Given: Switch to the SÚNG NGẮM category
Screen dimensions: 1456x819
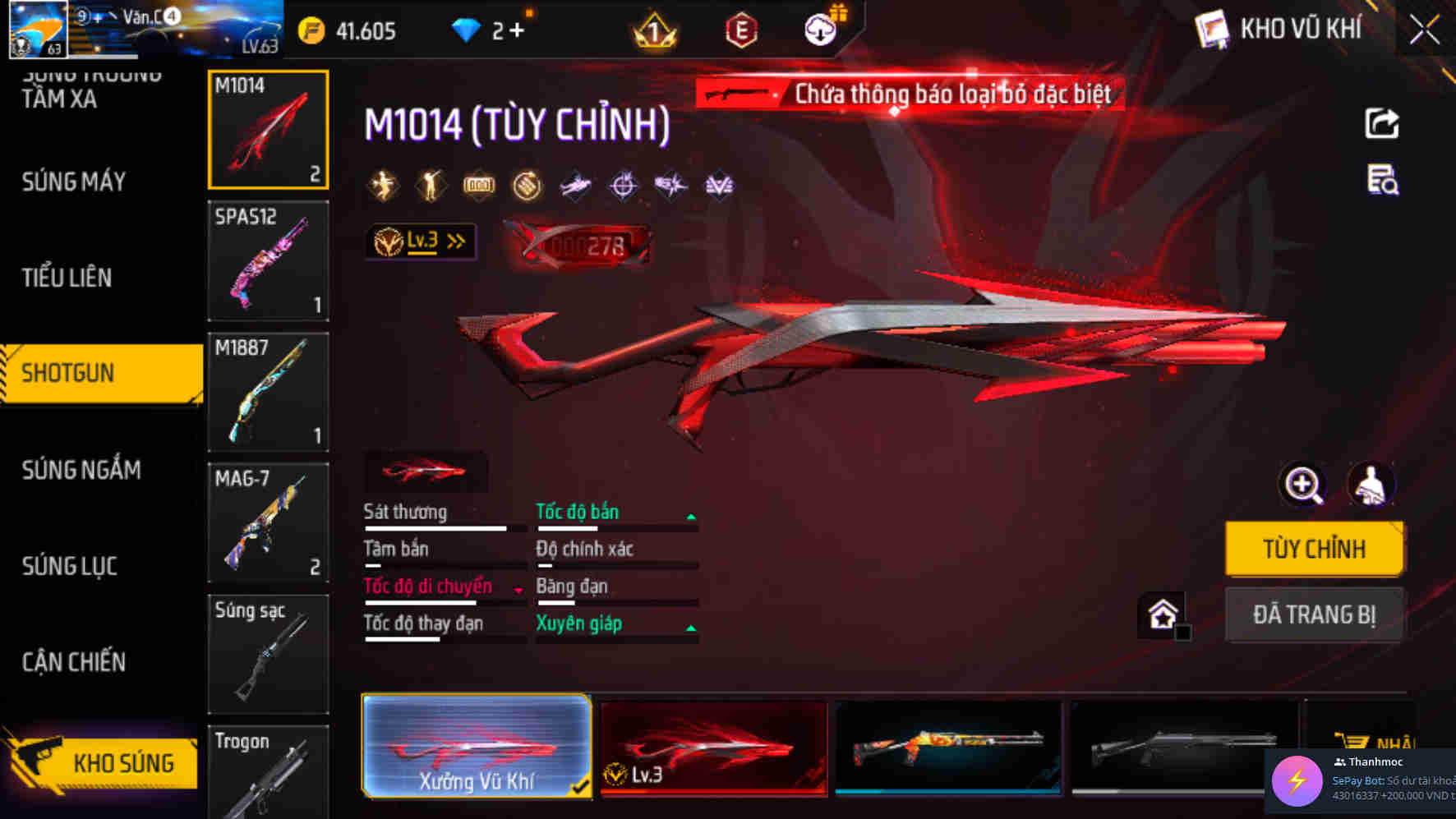Looking at the screenshot, I should coord(83,469).
